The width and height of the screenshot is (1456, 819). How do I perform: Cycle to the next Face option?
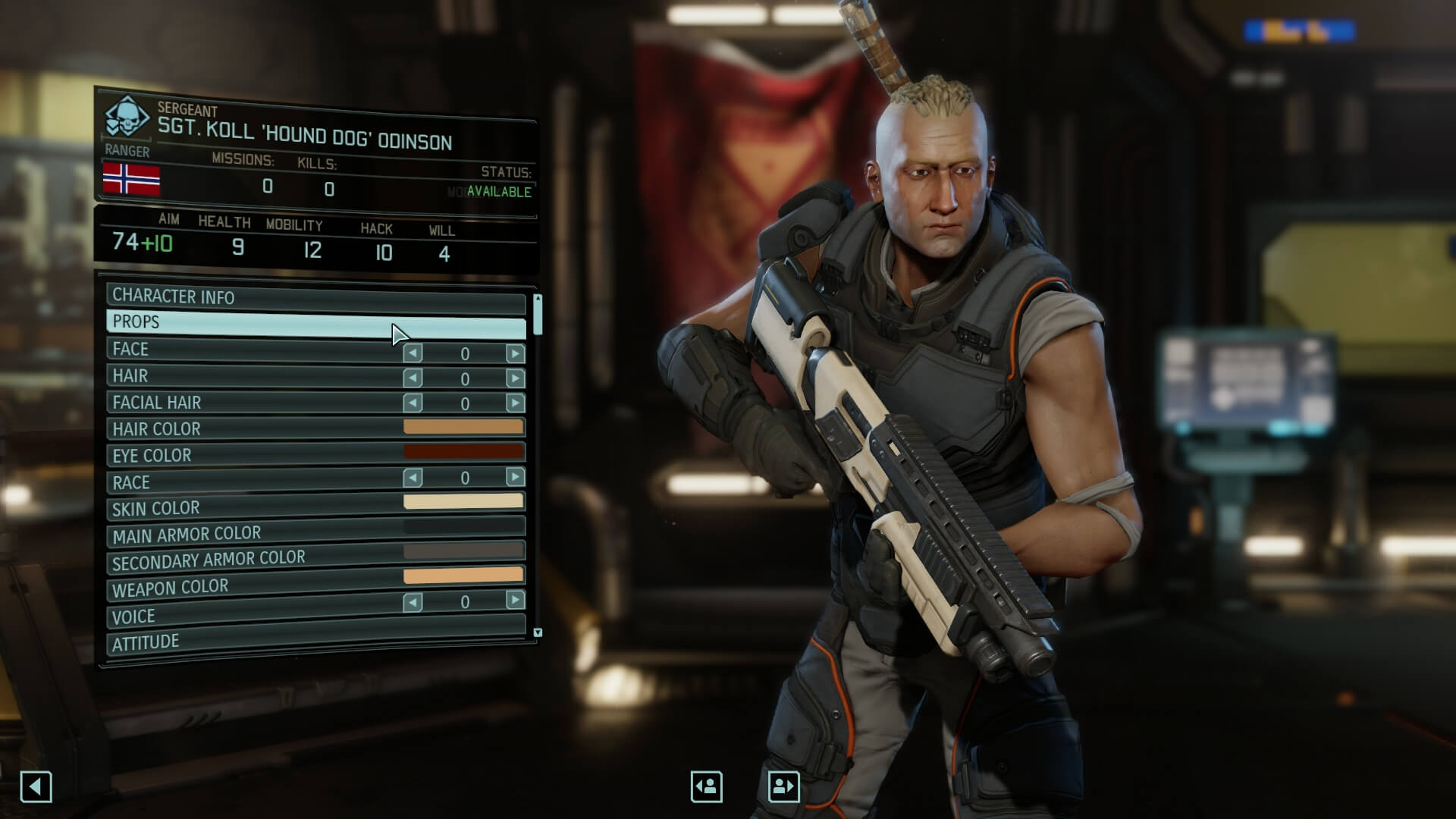coord(516,353)
